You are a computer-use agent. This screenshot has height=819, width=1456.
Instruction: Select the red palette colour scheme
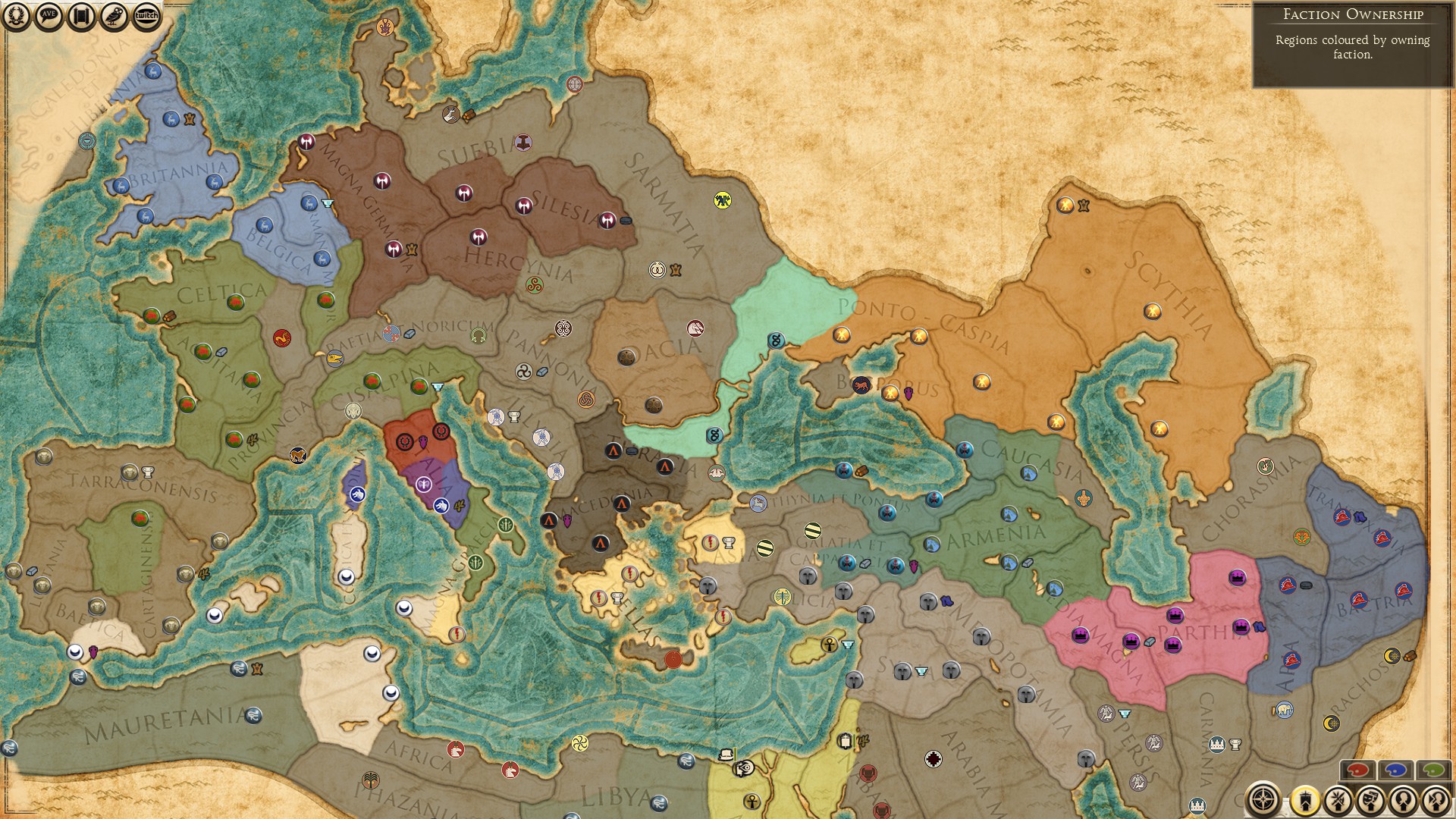(1357, 770)
